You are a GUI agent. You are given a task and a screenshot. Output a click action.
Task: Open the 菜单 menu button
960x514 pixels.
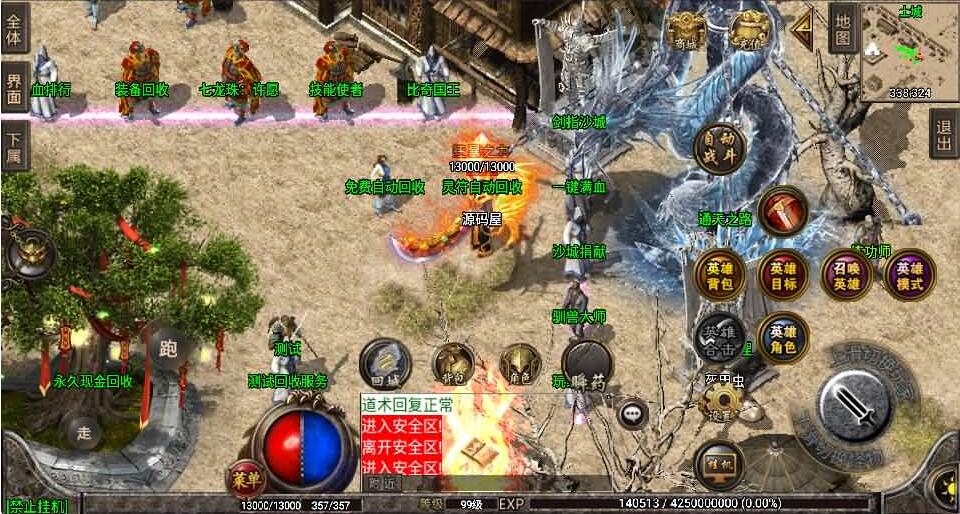tap(245, 478)
